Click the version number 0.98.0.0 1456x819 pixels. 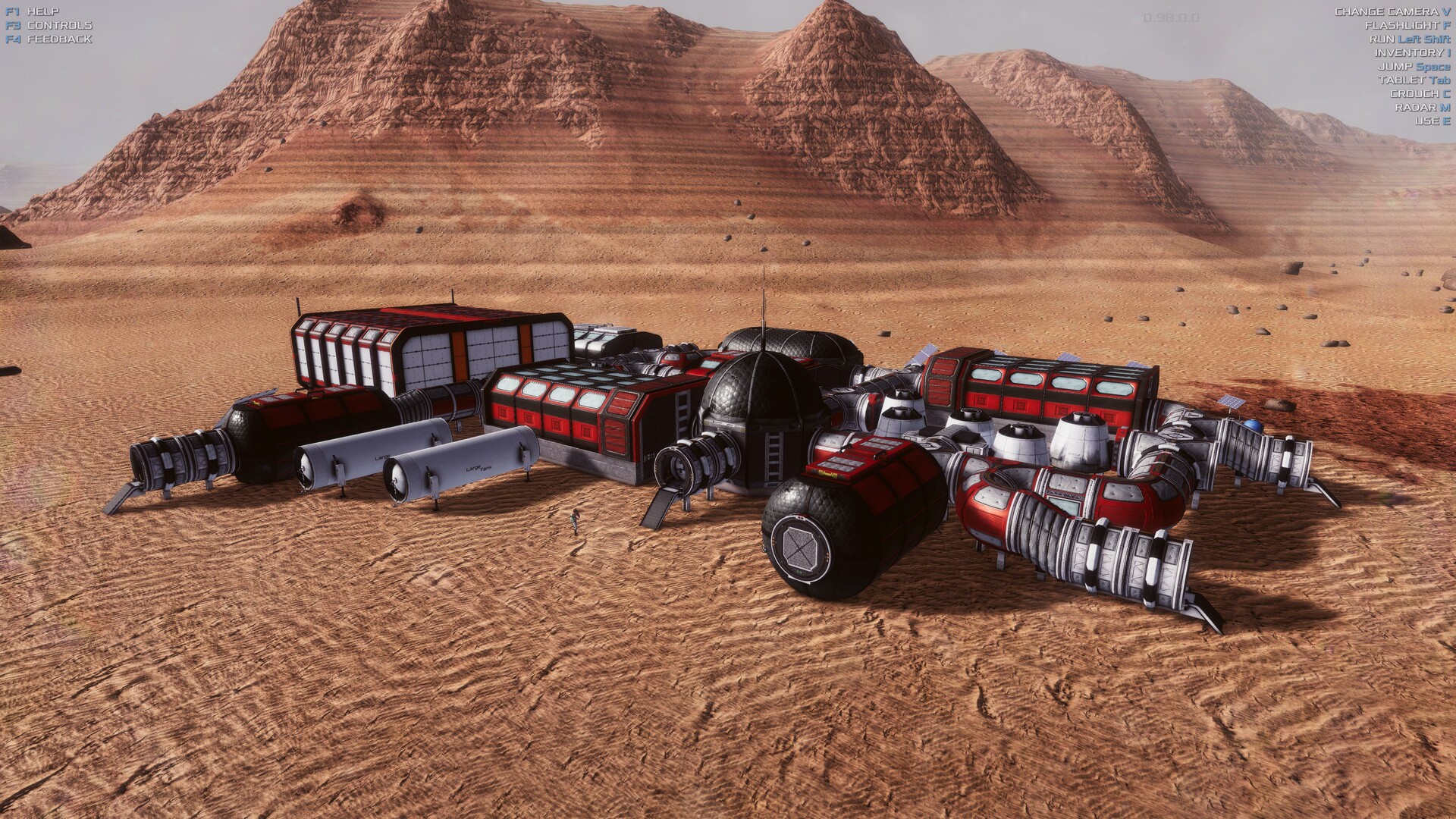[x=1170, y=18]
